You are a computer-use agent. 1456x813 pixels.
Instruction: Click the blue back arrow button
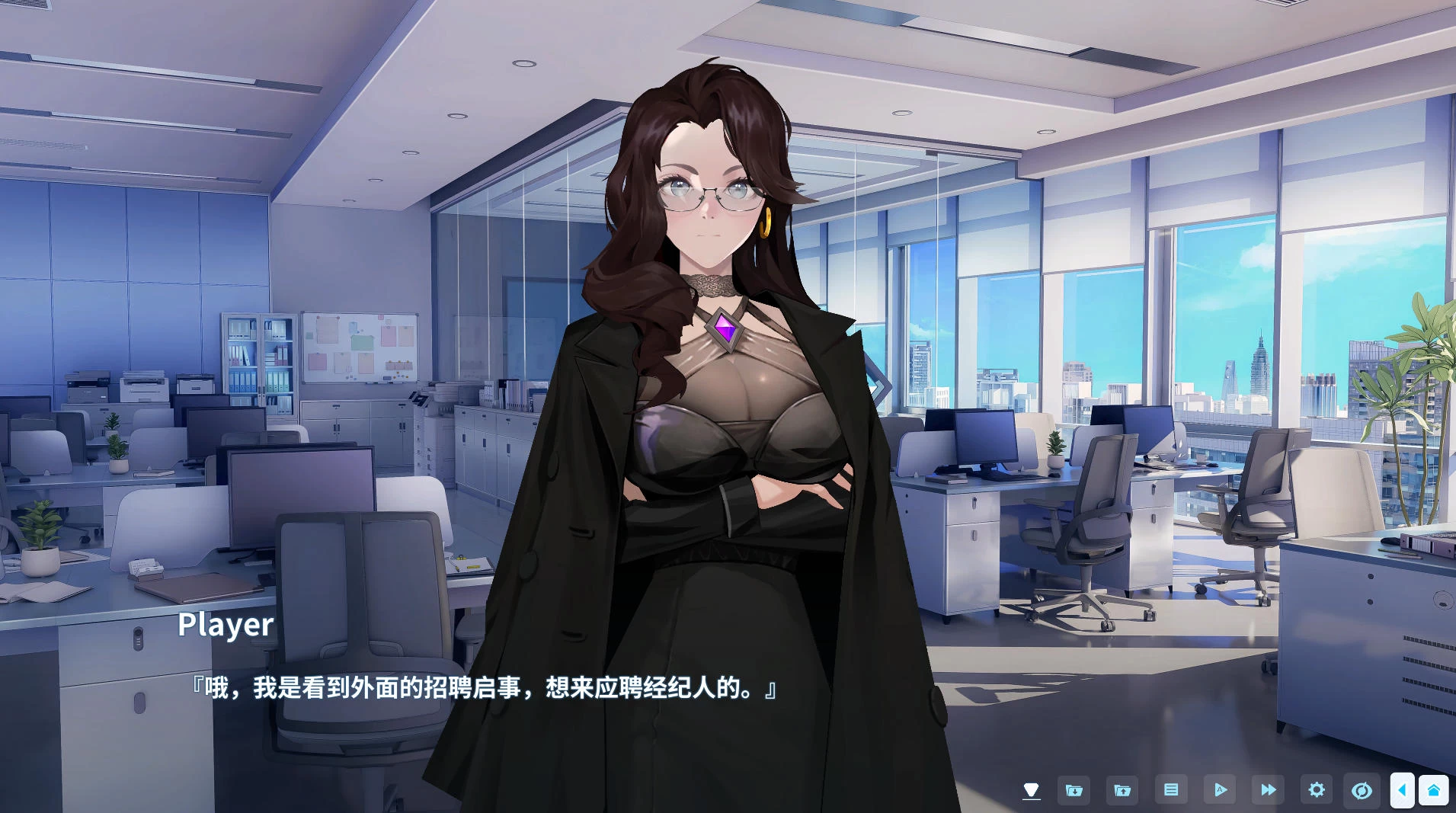tap(1404, 790)
